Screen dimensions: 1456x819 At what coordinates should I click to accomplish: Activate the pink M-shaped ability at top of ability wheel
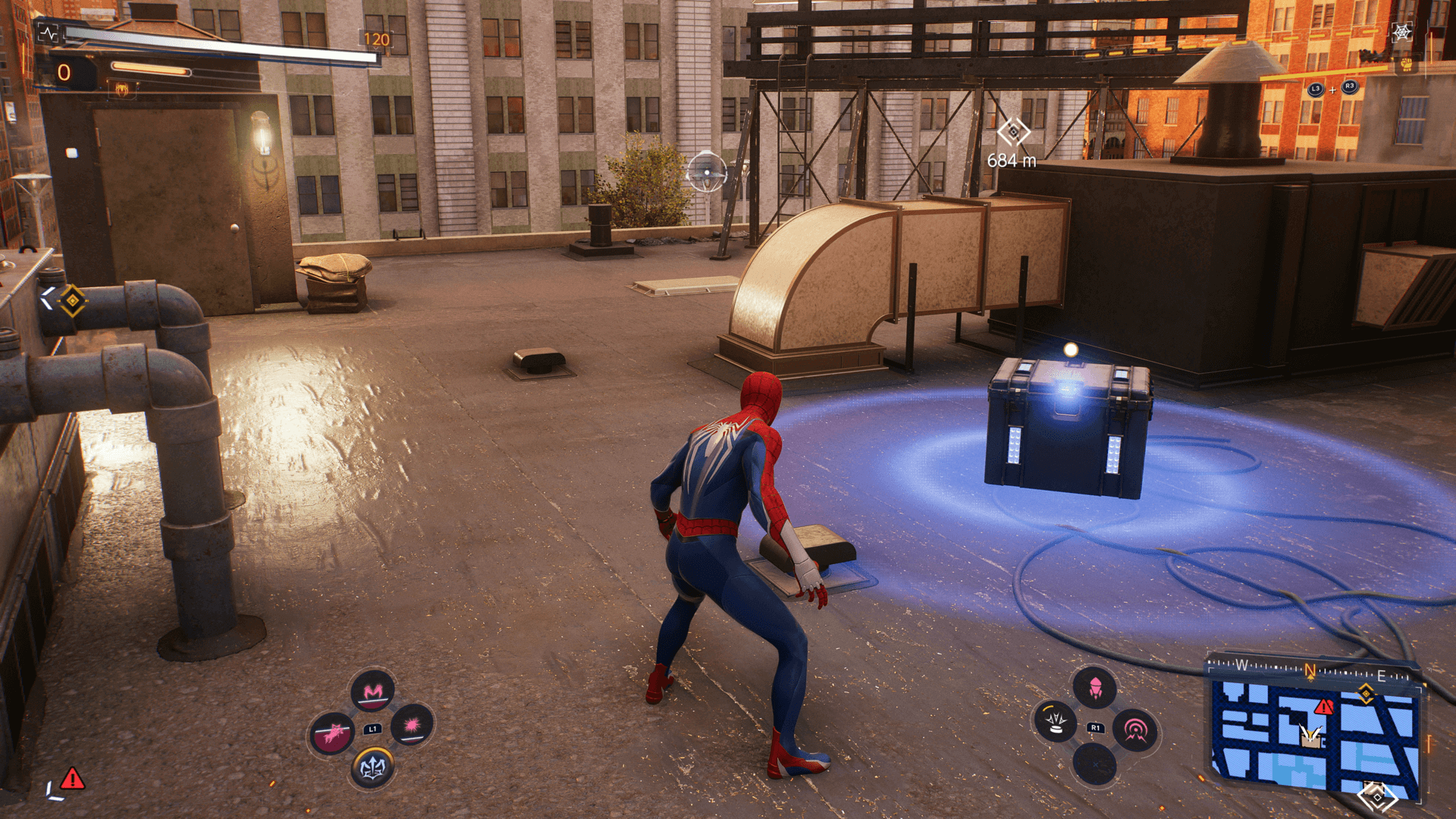point(373,691)
